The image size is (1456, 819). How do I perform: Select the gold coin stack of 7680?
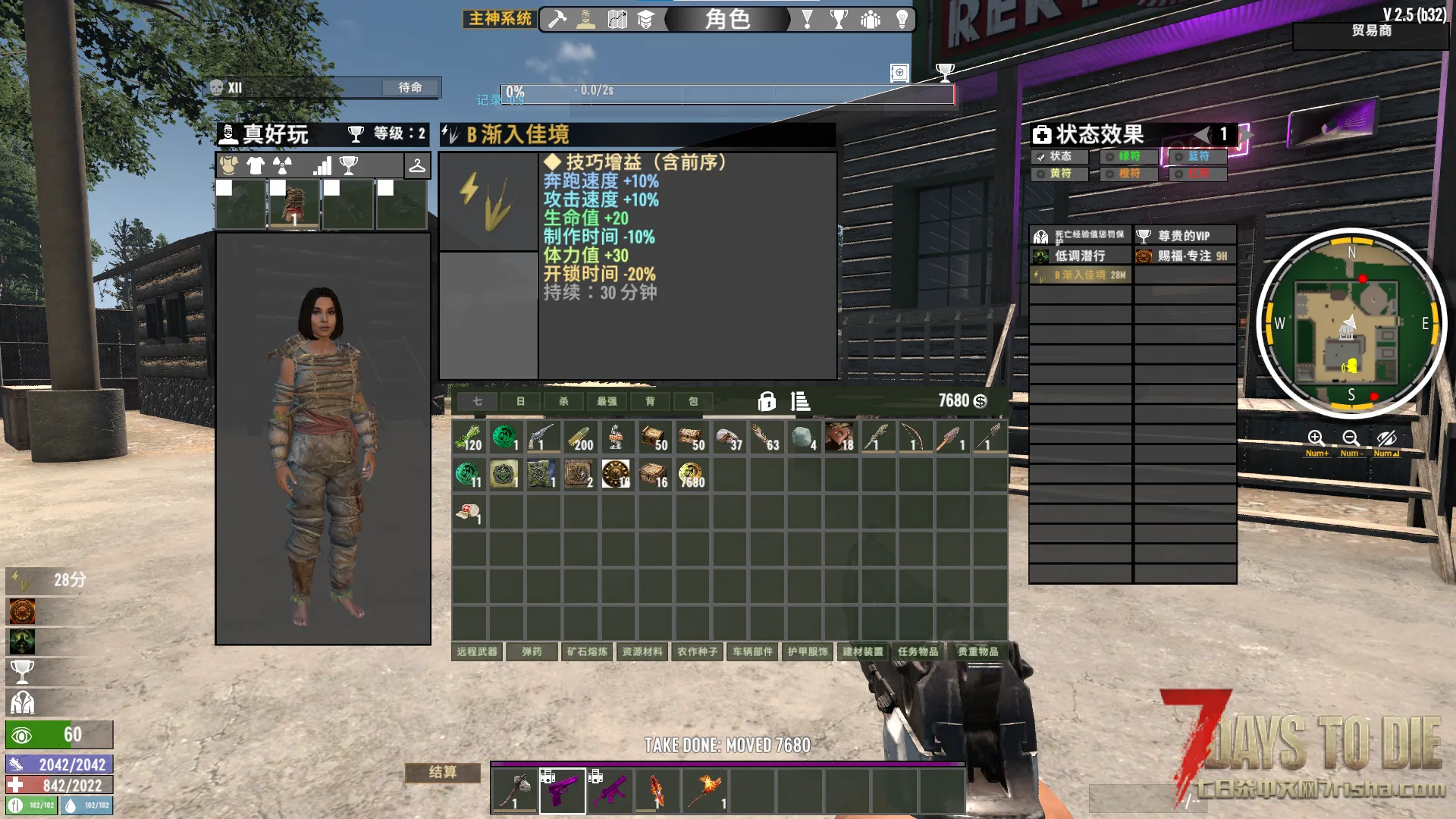click(x=691, y=475)
